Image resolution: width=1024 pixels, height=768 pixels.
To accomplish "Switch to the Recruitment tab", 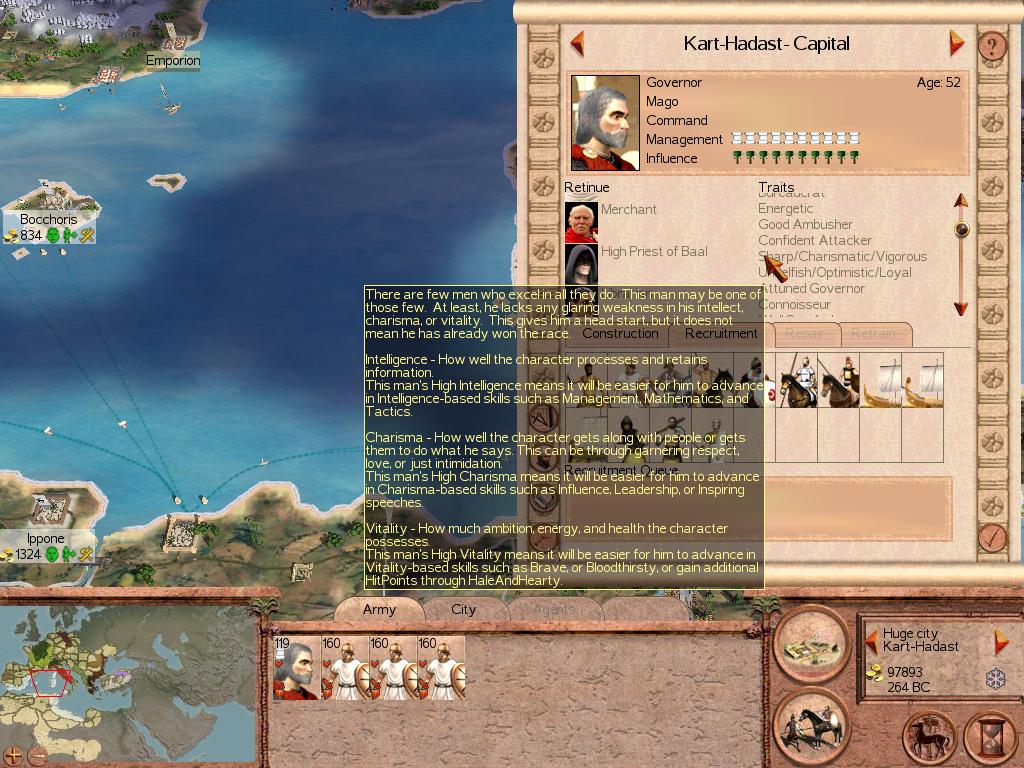I will coord(721,334).
